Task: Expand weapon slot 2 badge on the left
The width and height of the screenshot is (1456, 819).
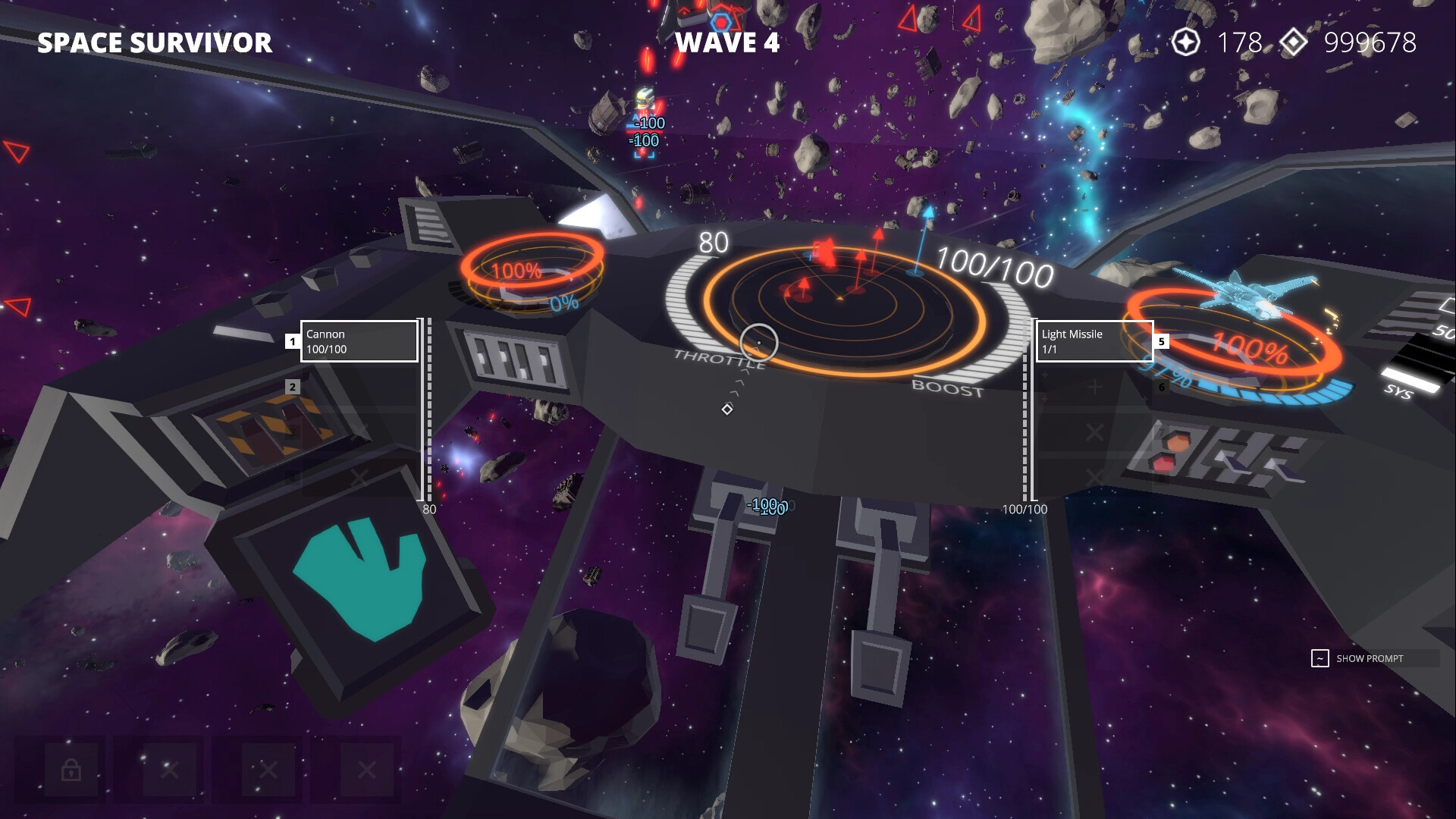Action: (x=292, y=387)
